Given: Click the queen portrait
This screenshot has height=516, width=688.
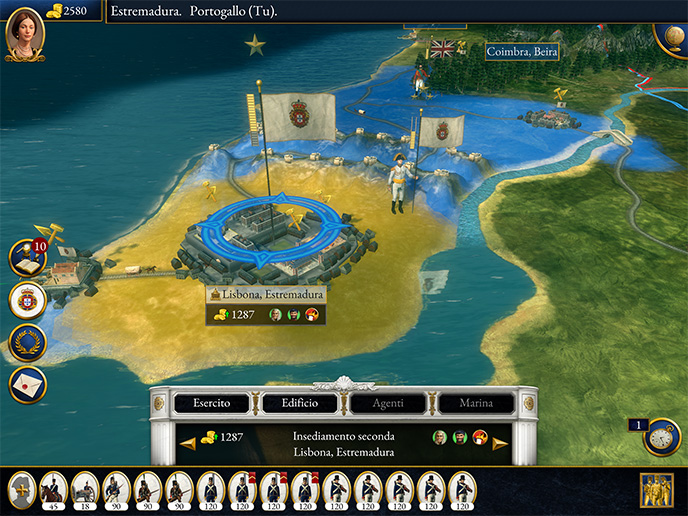Looking at the screenshot, I should coord(24,33).
